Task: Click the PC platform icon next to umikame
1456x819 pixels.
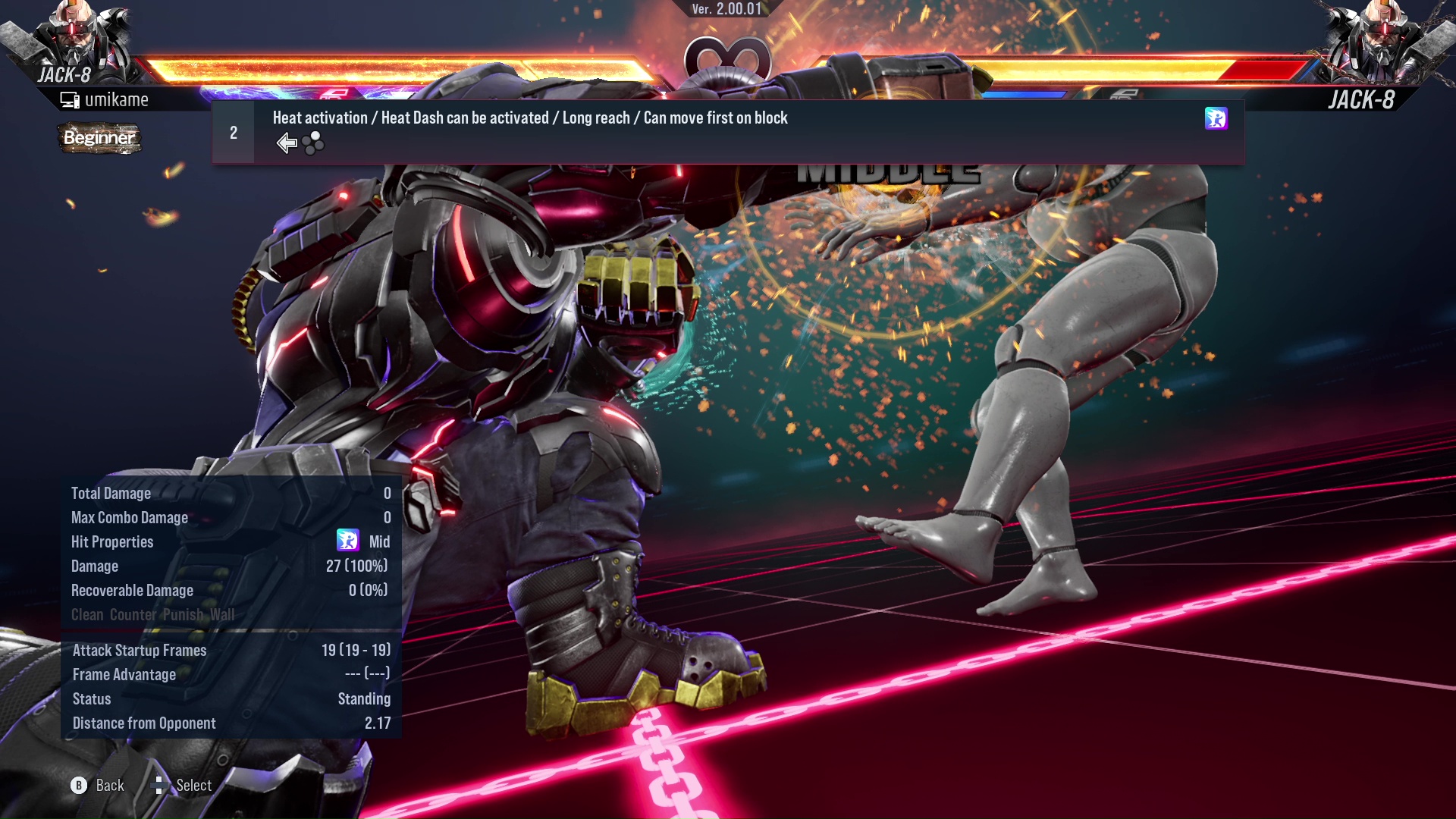Action: coord(69,98)
